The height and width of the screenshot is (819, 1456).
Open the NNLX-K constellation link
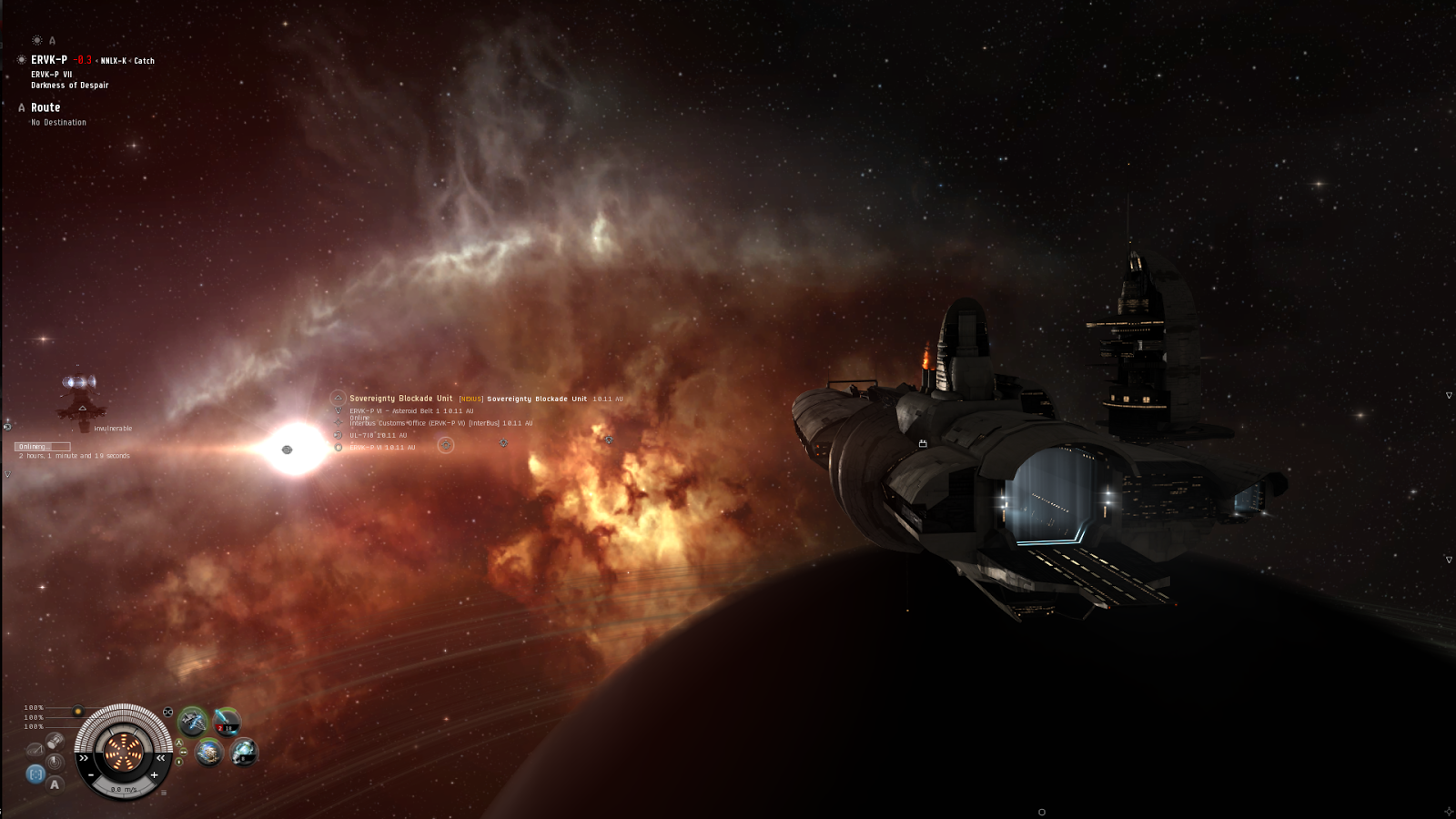point(114,61)
